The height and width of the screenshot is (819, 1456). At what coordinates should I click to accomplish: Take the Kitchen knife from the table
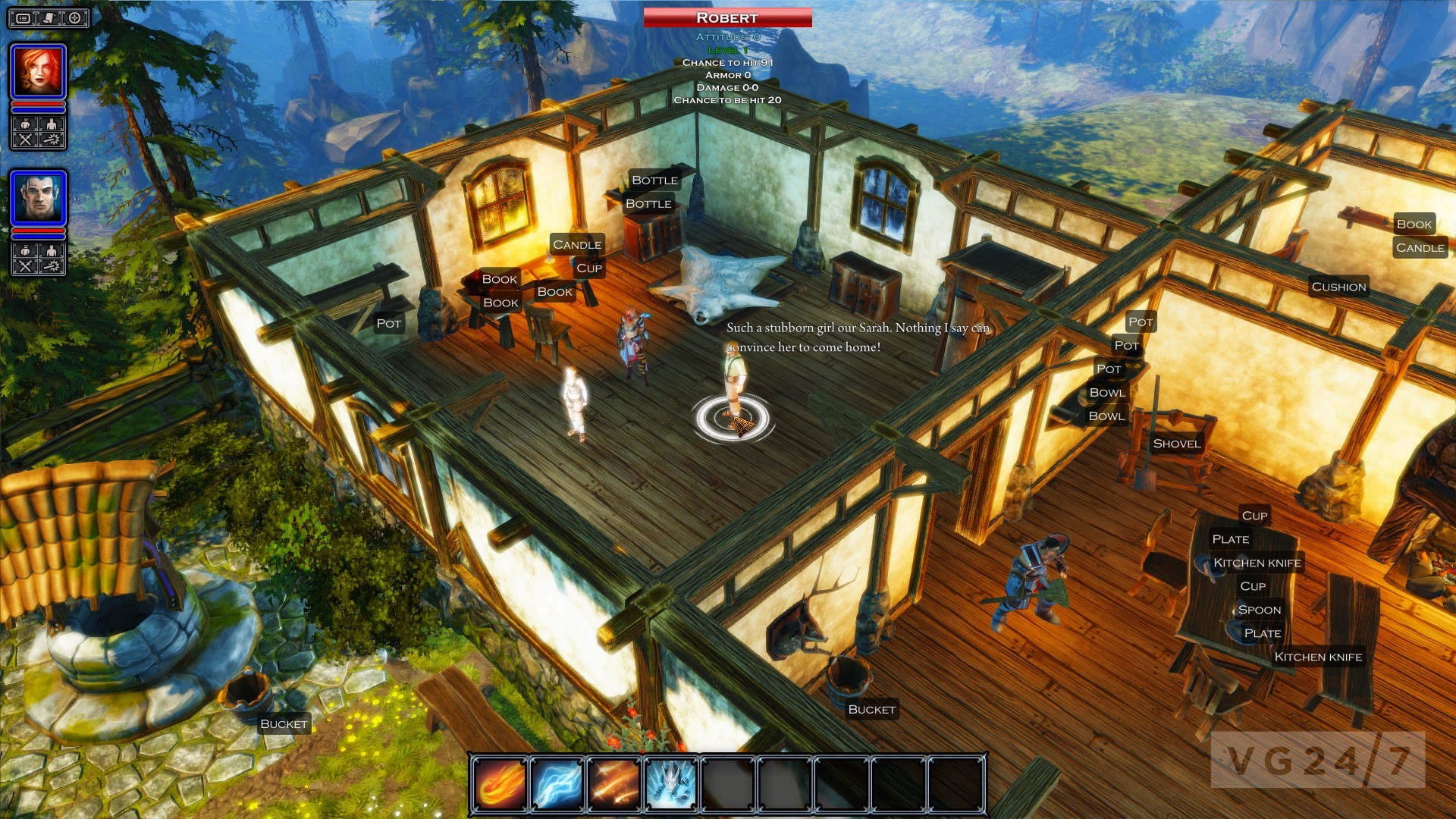1257,563
